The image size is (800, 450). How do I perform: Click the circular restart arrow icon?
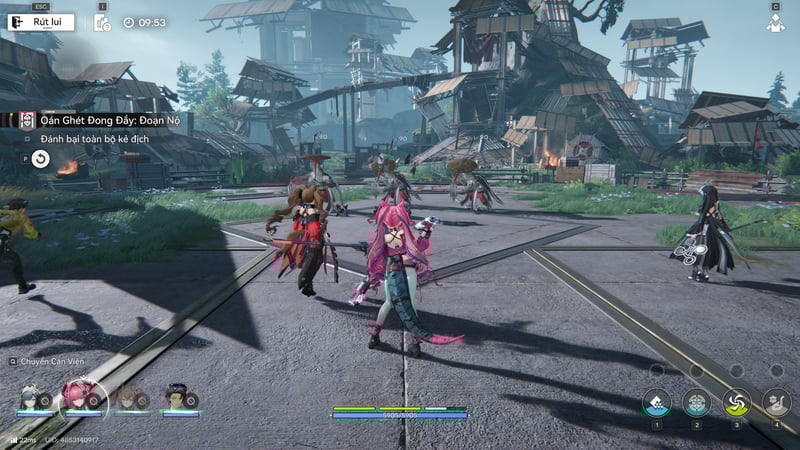point(40,158)
